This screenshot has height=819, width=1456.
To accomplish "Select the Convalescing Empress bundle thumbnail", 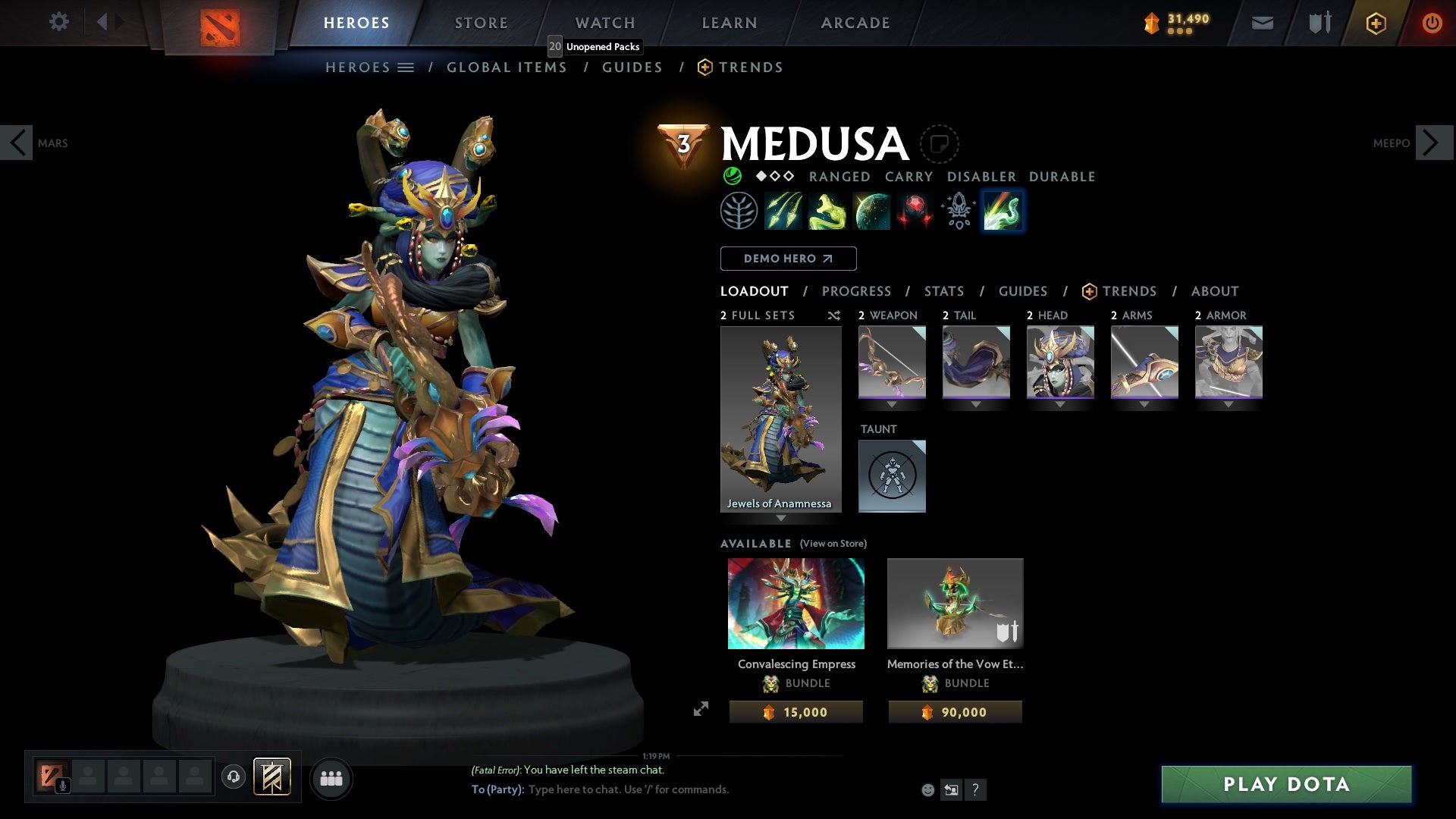I will 795,603.
